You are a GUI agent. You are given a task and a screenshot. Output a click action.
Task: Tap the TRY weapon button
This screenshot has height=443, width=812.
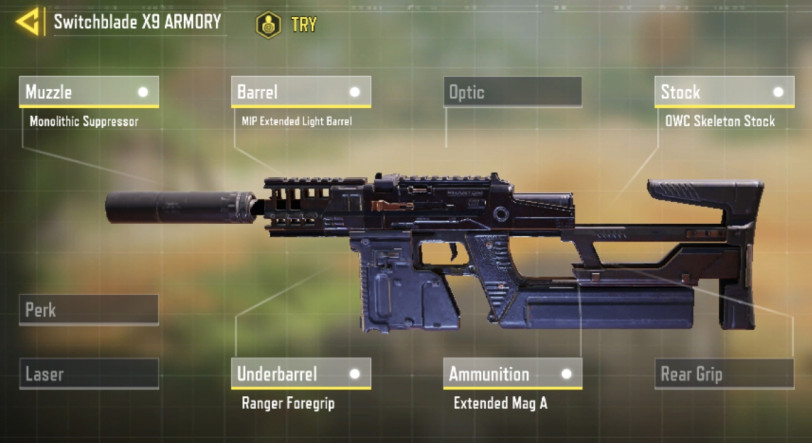(x=287, y=24)
